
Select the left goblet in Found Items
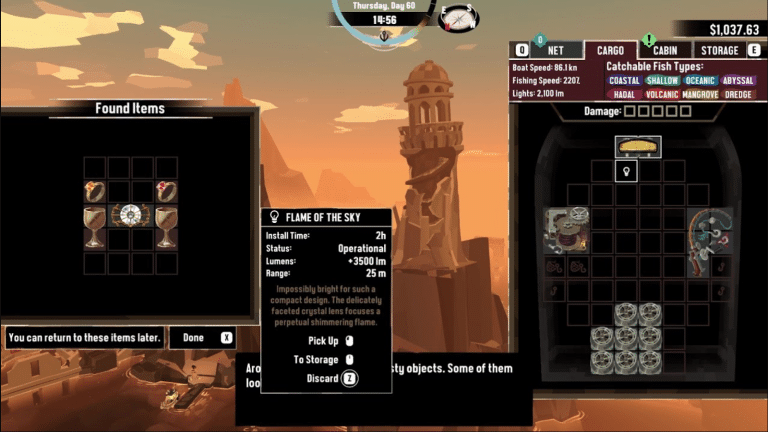[x=95, y=227]
